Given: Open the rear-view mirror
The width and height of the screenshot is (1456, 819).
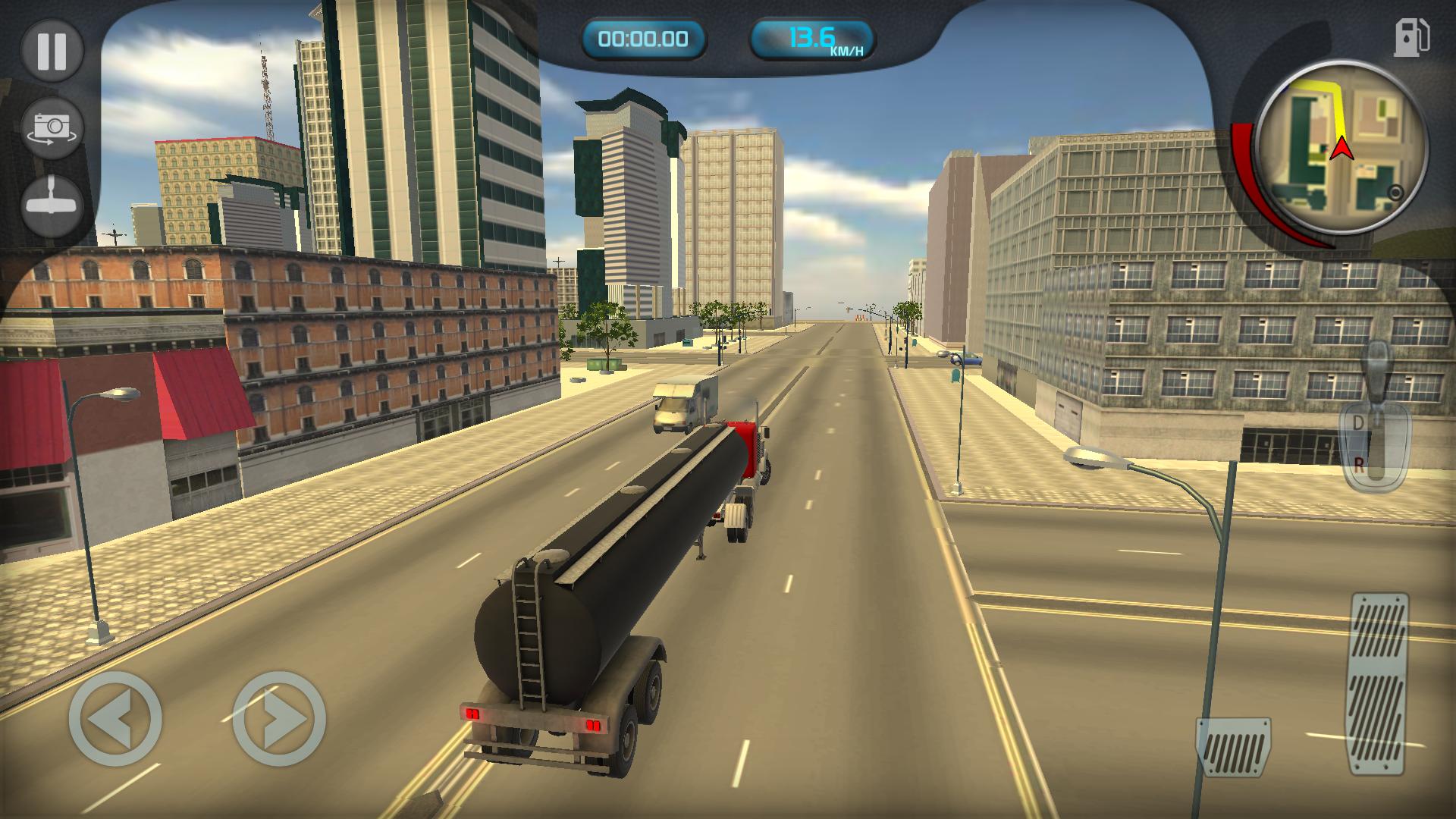Looking at the screenshot, I should click(x=50, y=203).
